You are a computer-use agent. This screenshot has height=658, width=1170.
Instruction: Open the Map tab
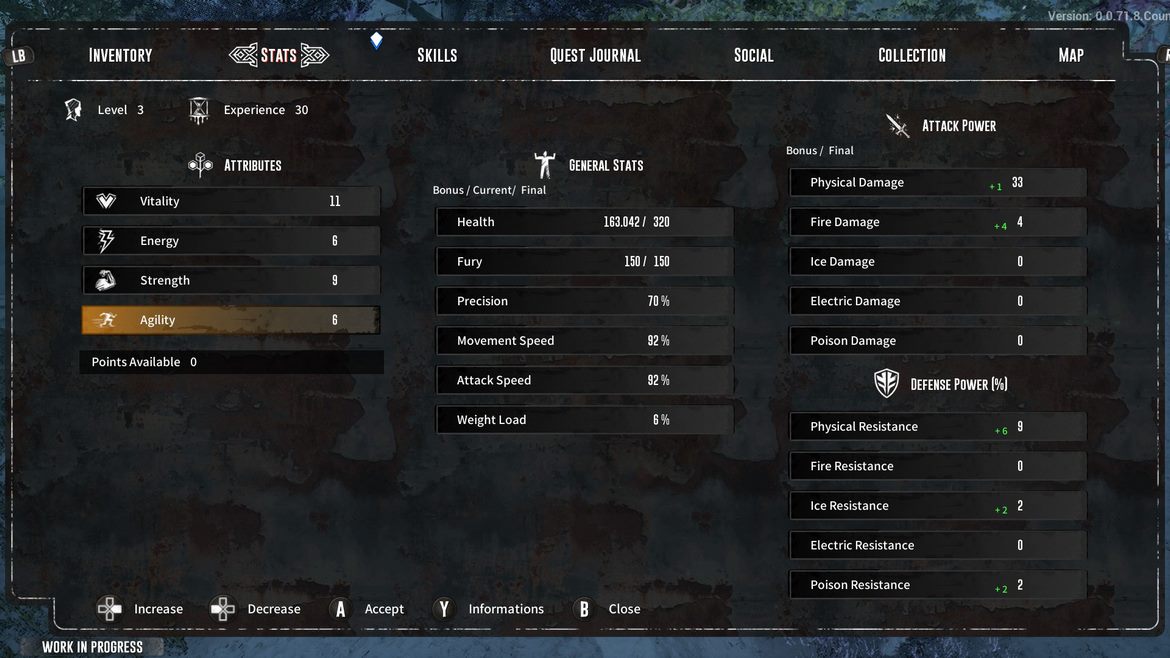coord(1070,55)
